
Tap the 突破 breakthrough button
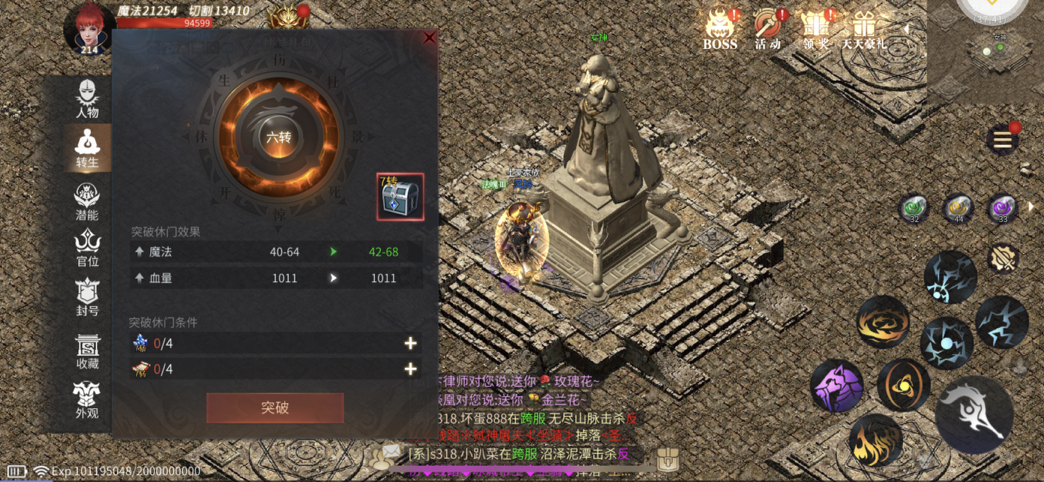[x=275, y=407]
